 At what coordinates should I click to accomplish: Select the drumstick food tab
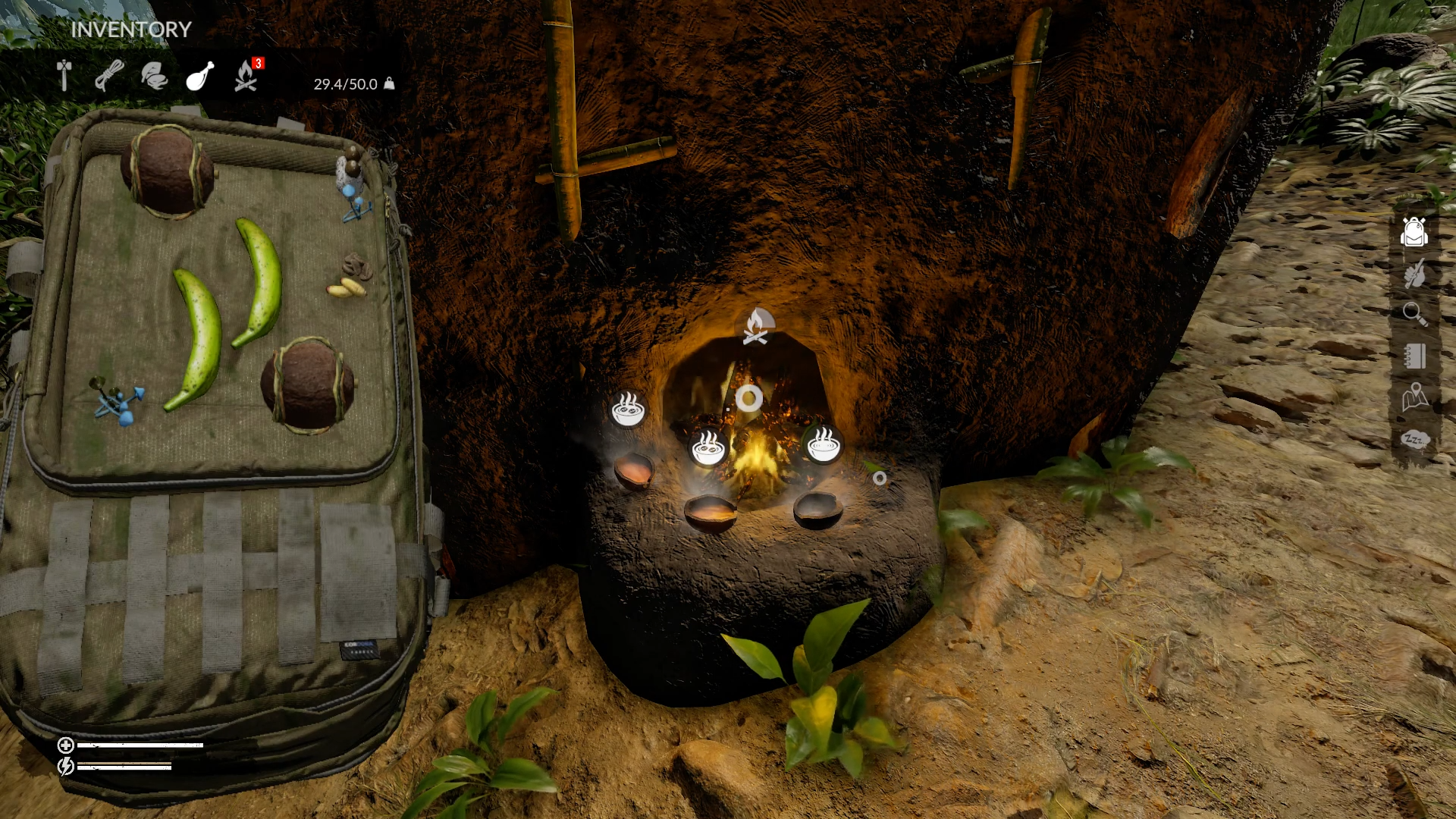(199, 76)
